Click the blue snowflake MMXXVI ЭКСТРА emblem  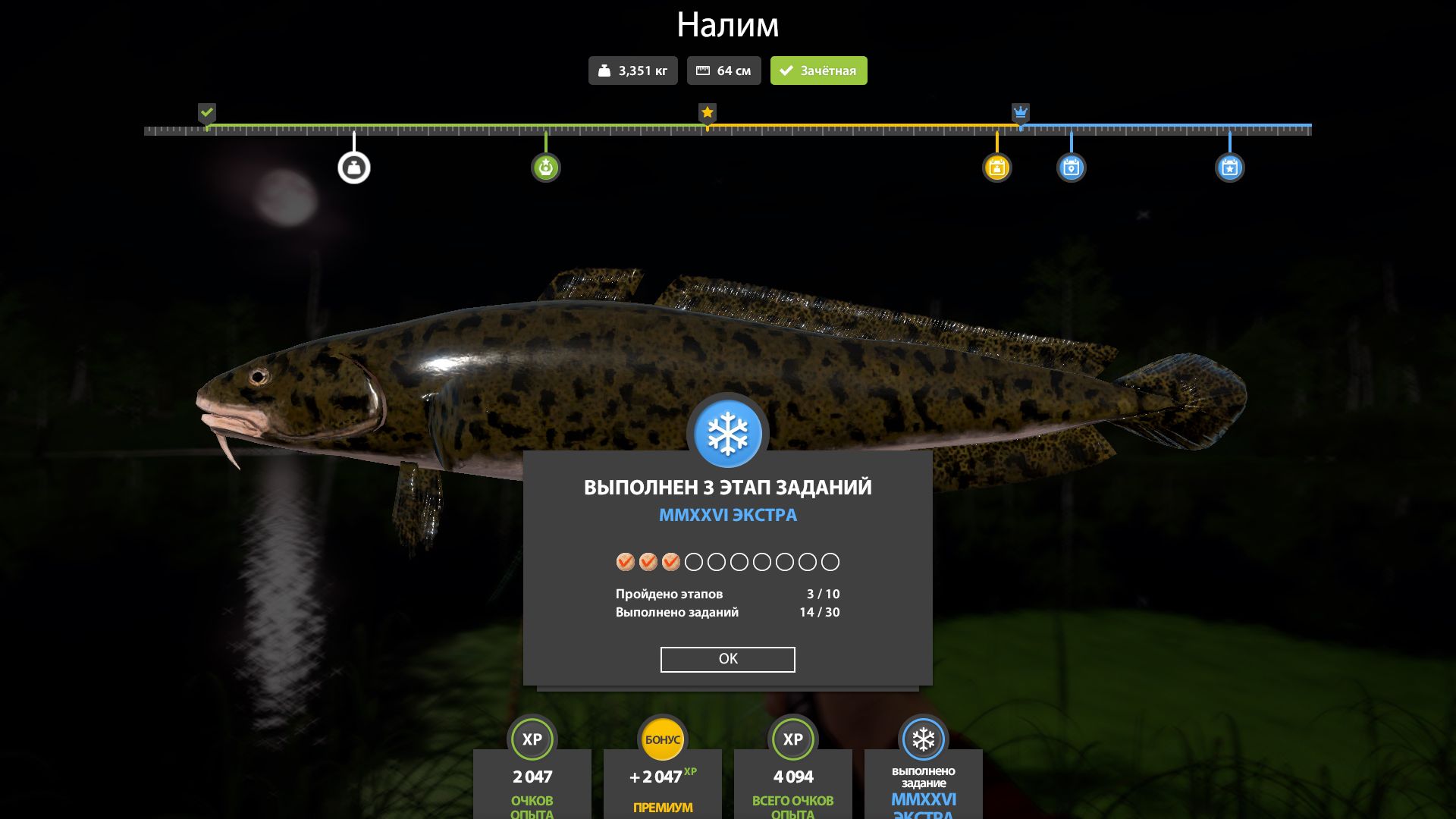(728, 434)
